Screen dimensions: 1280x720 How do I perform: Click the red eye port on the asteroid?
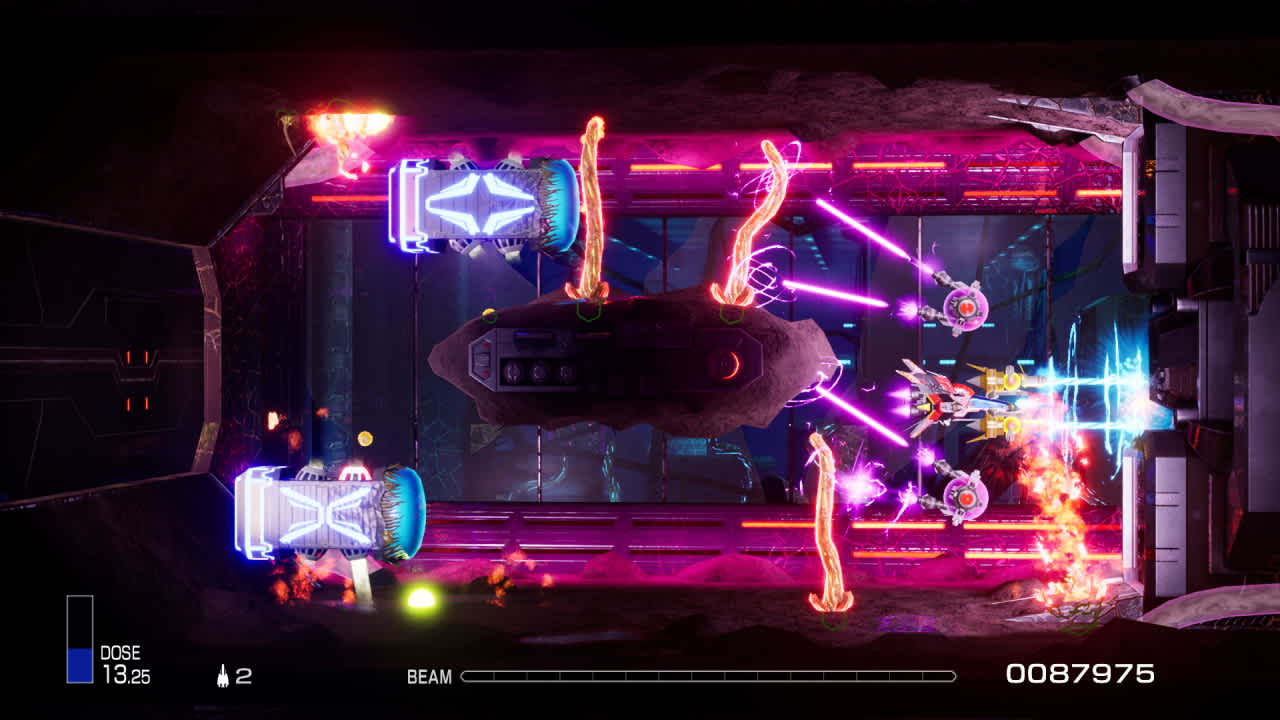[x=728, y=367]
